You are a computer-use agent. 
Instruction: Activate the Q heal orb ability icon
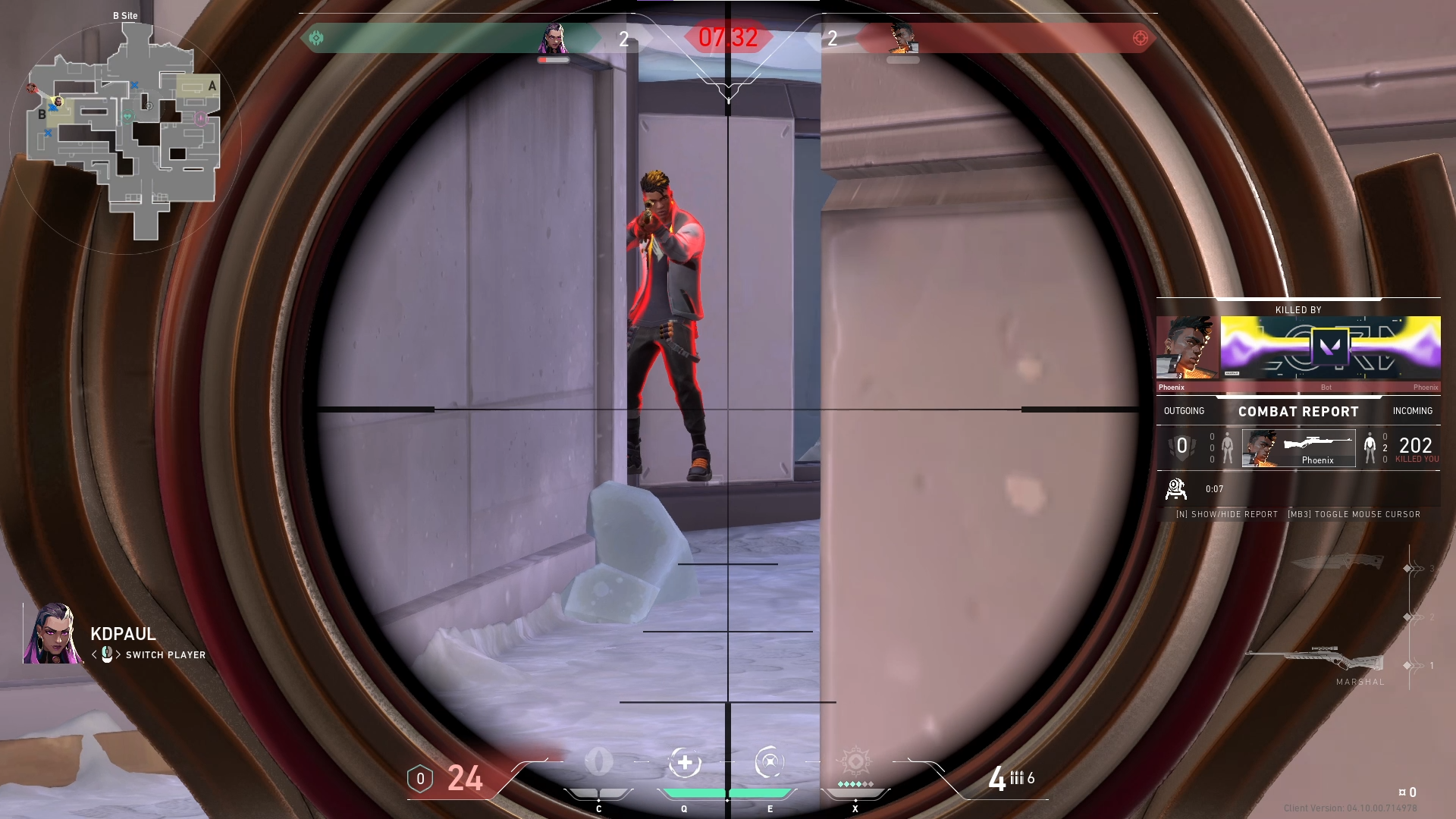pos(685,763)
